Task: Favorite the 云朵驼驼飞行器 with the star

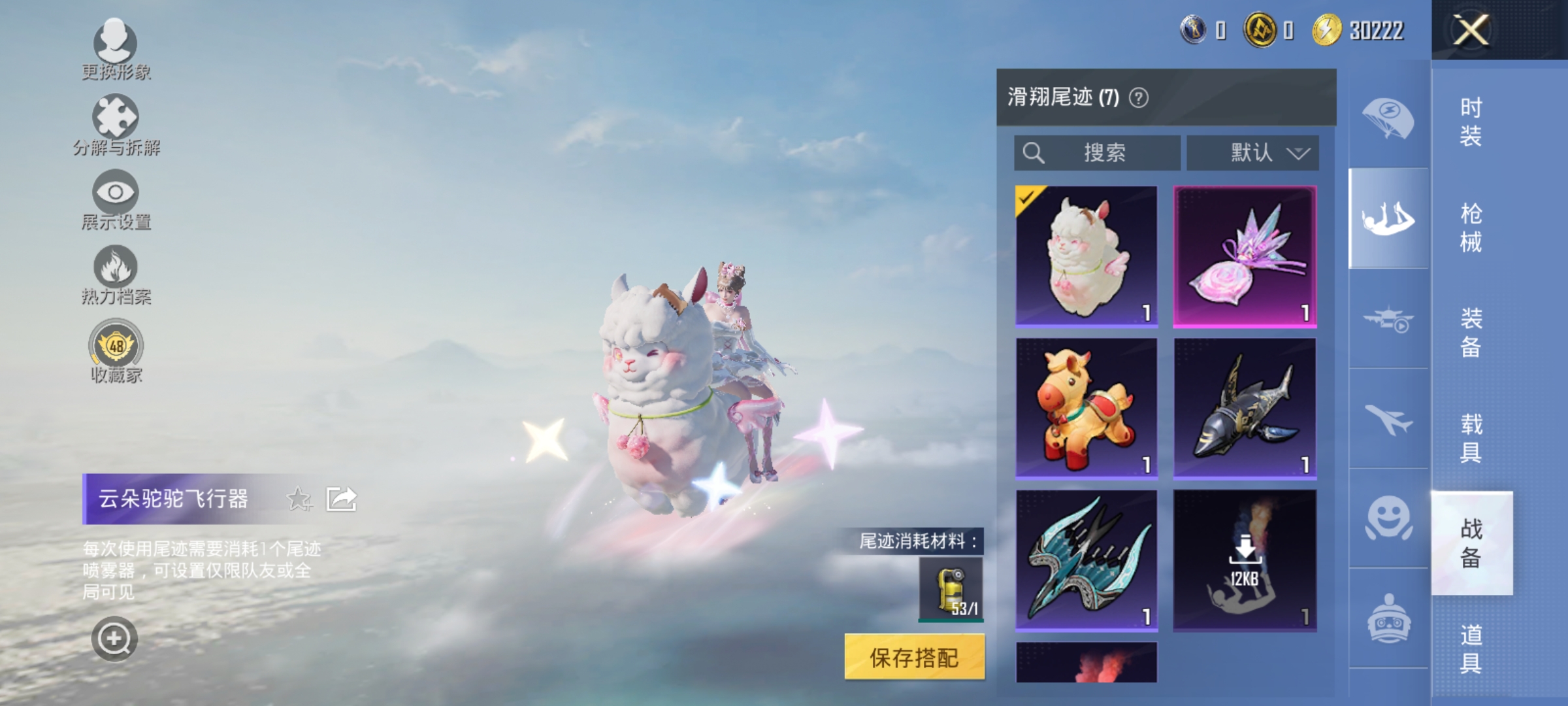Action: pyautogui.click(x=299, y=497)
